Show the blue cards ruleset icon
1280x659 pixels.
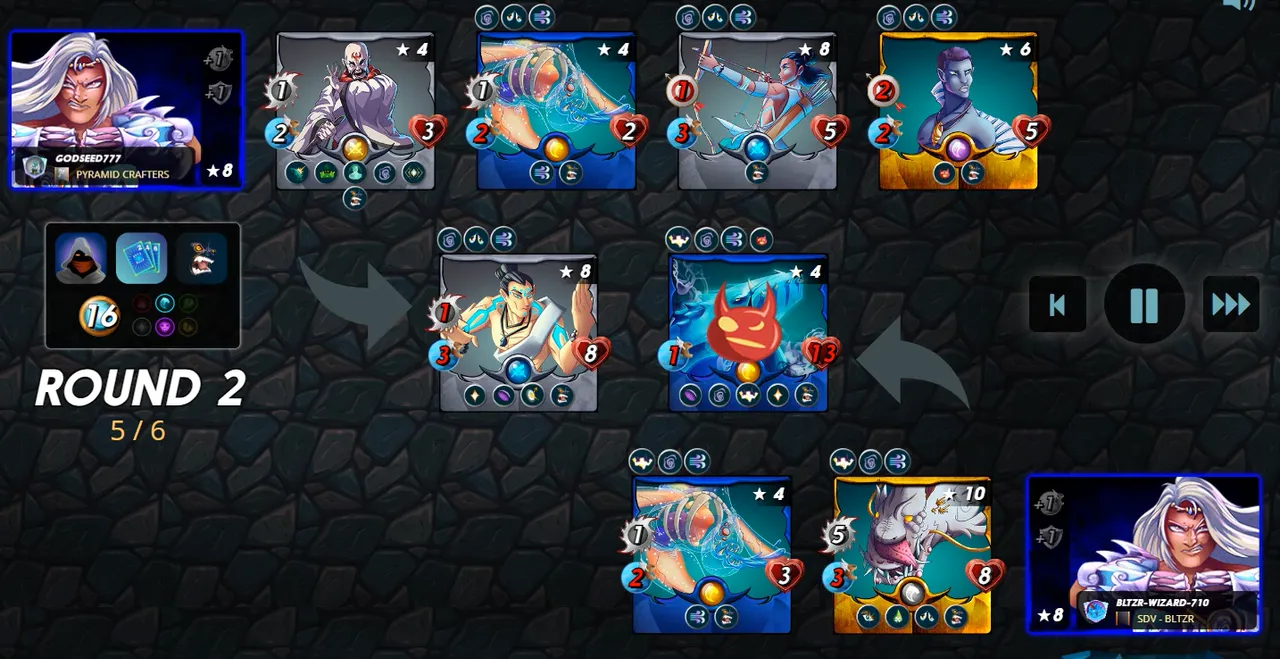tap(141, 259)
